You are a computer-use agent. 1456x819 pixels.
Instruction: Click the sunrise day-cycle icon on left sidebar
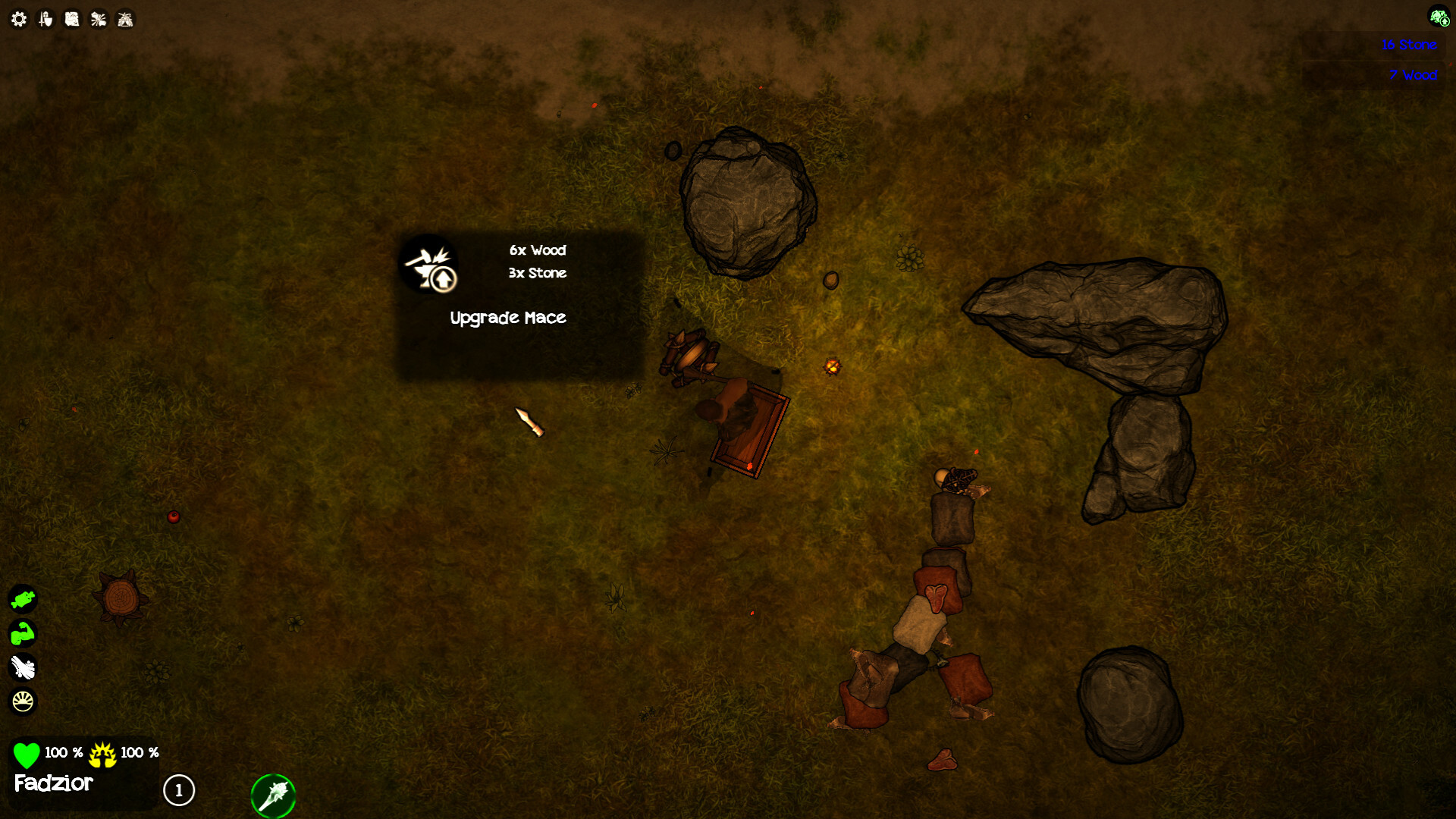coord(23,701)
